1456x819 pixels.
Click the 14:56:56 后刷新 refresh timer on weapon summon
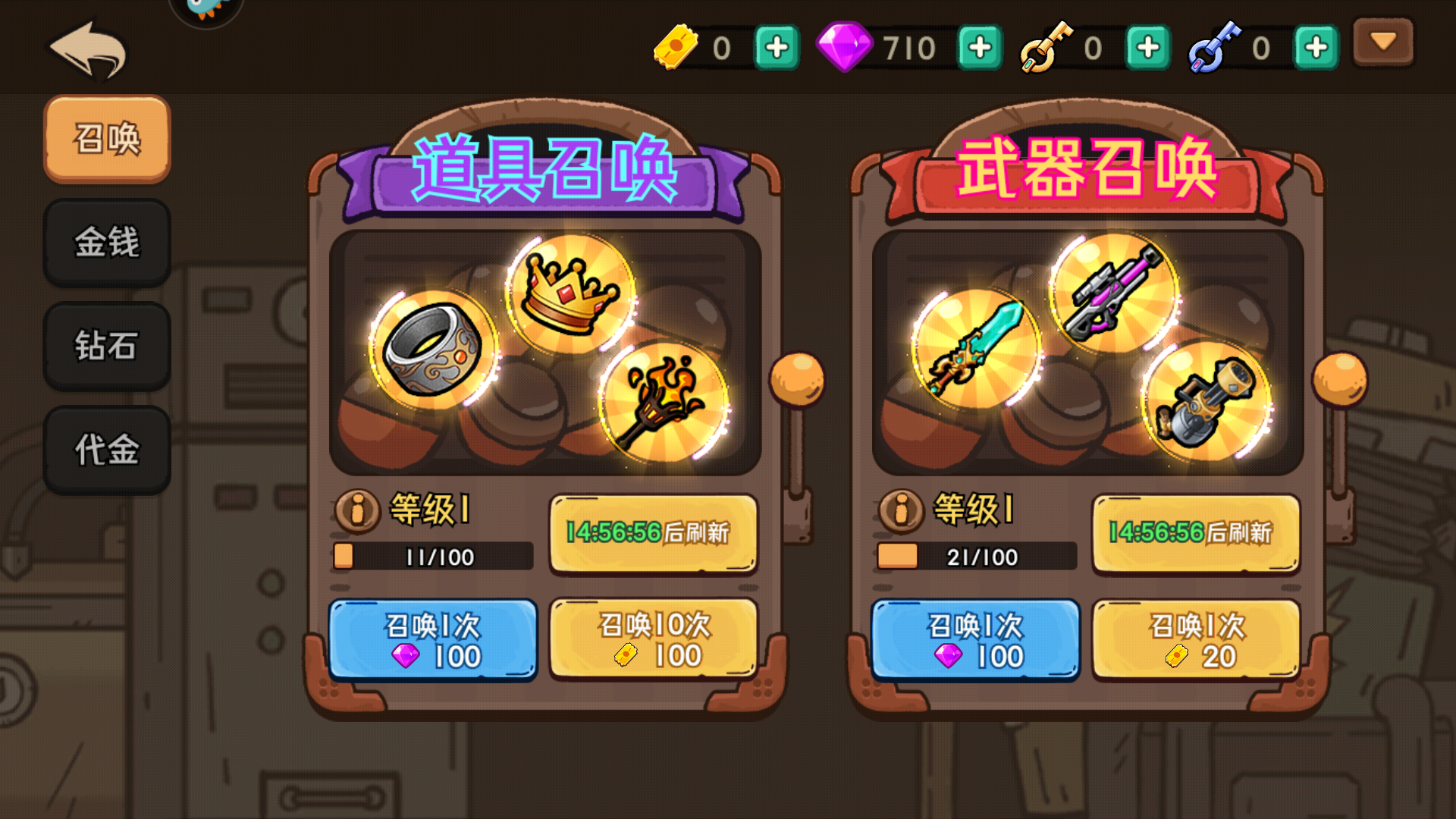pyautogui.click(x=1195, y=533)
